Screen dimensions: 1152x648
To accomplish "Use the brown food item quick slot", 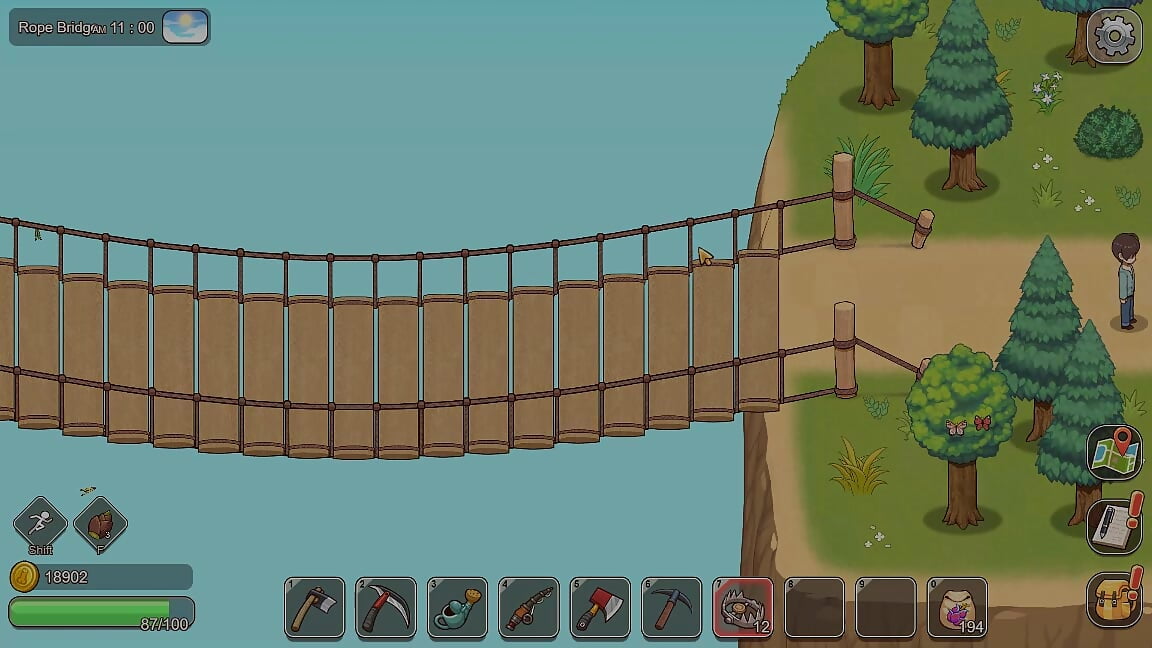I will (x=100, y=523).
